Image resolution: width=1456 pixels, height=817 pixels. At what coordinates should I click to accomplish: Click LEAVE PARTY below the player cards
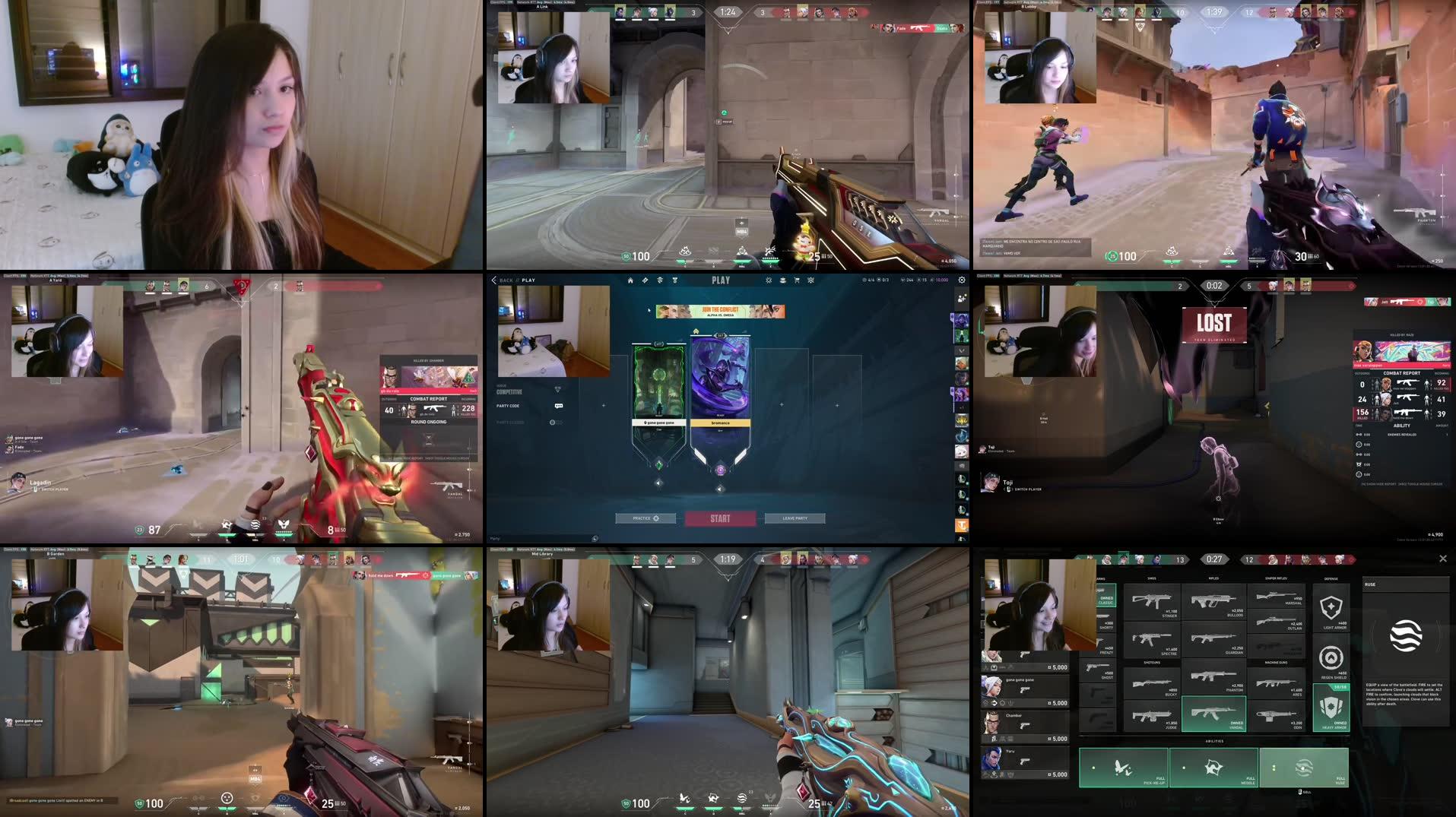(x=795, y=518)
